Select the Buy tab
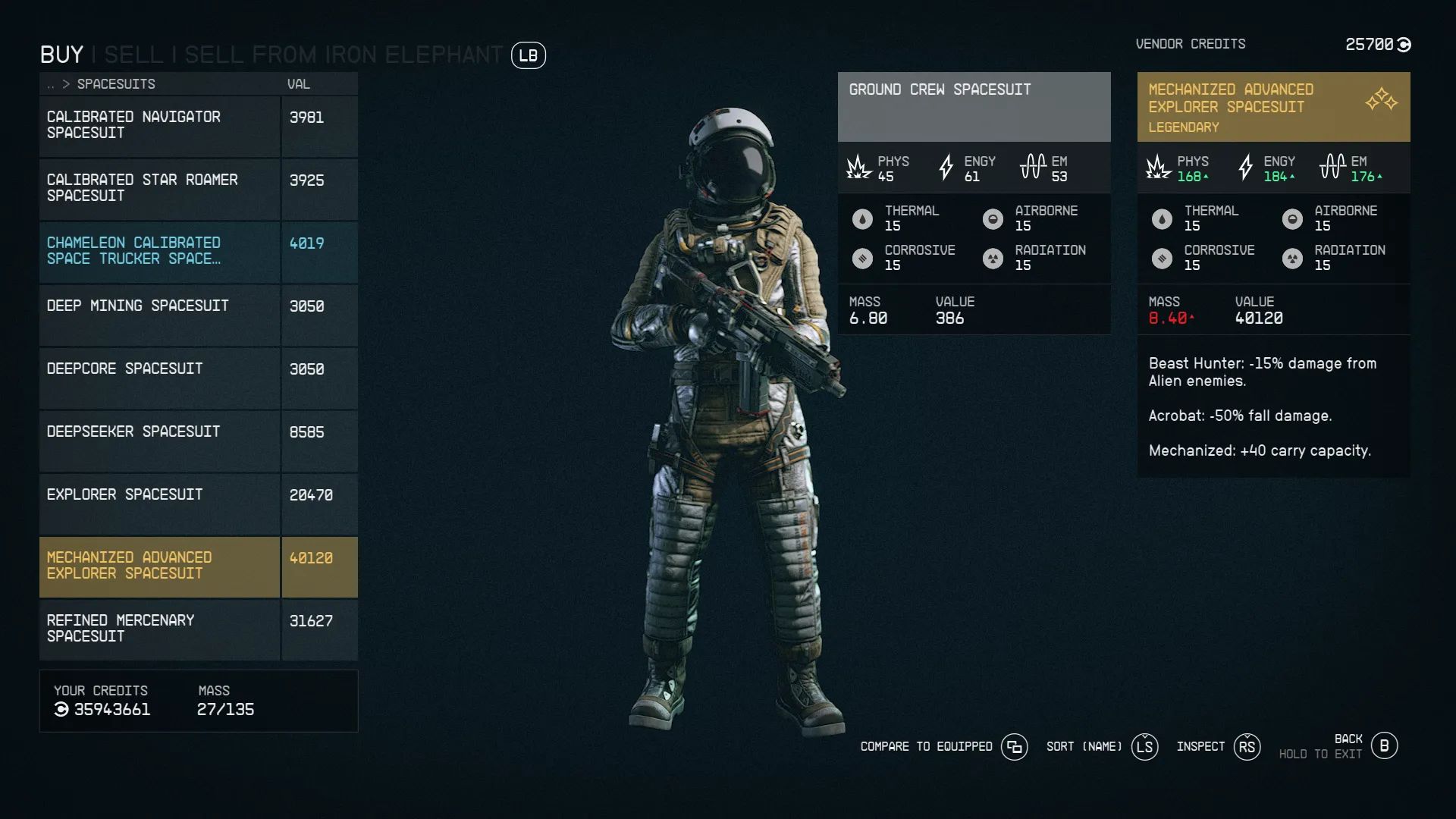 pyautogui.click(x=61, y=55)
